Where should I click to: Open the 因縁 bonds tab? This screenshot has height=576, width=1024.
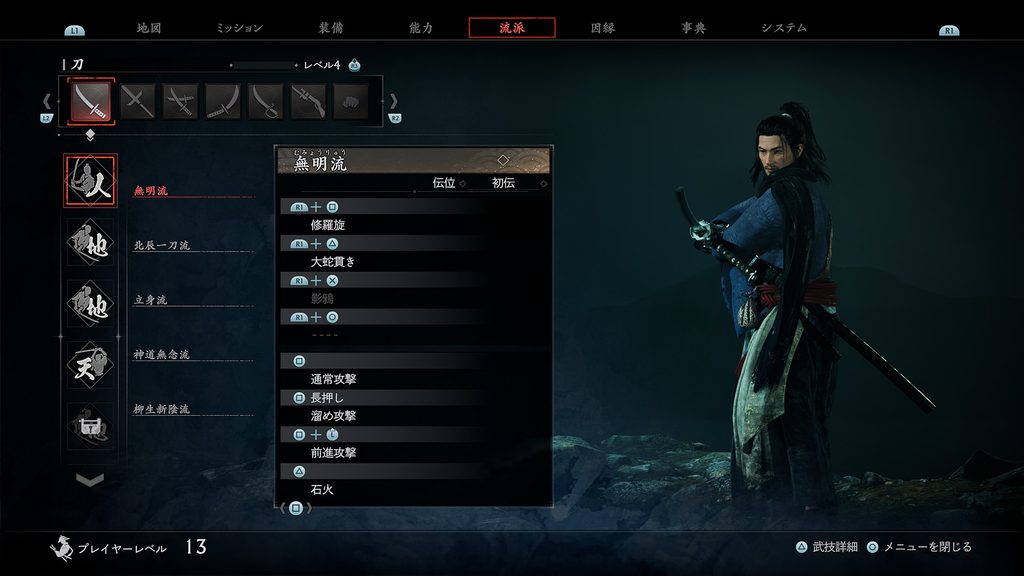coord(602,28)
